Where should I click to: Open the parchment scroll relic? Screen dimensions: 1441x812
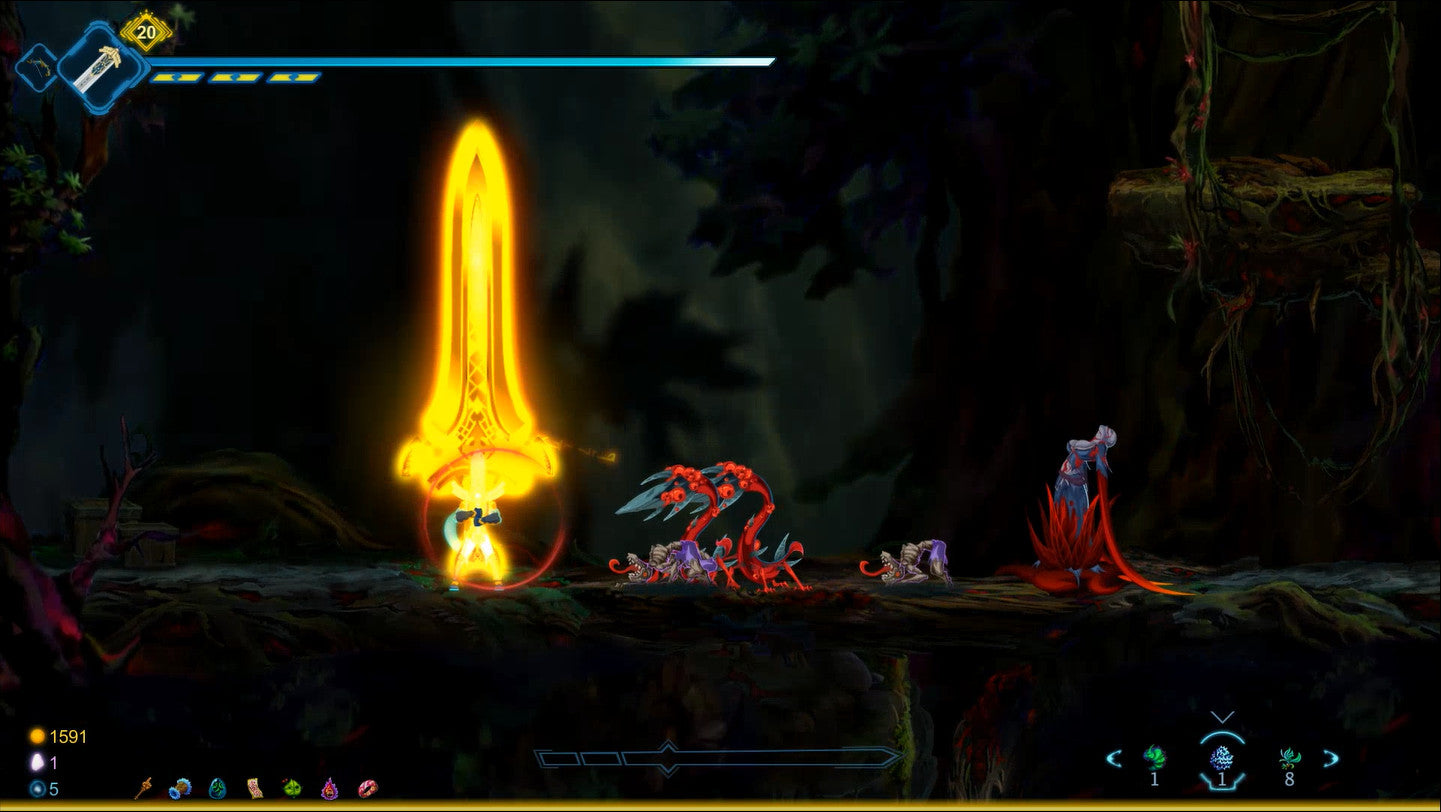click(x=254, y=788)
